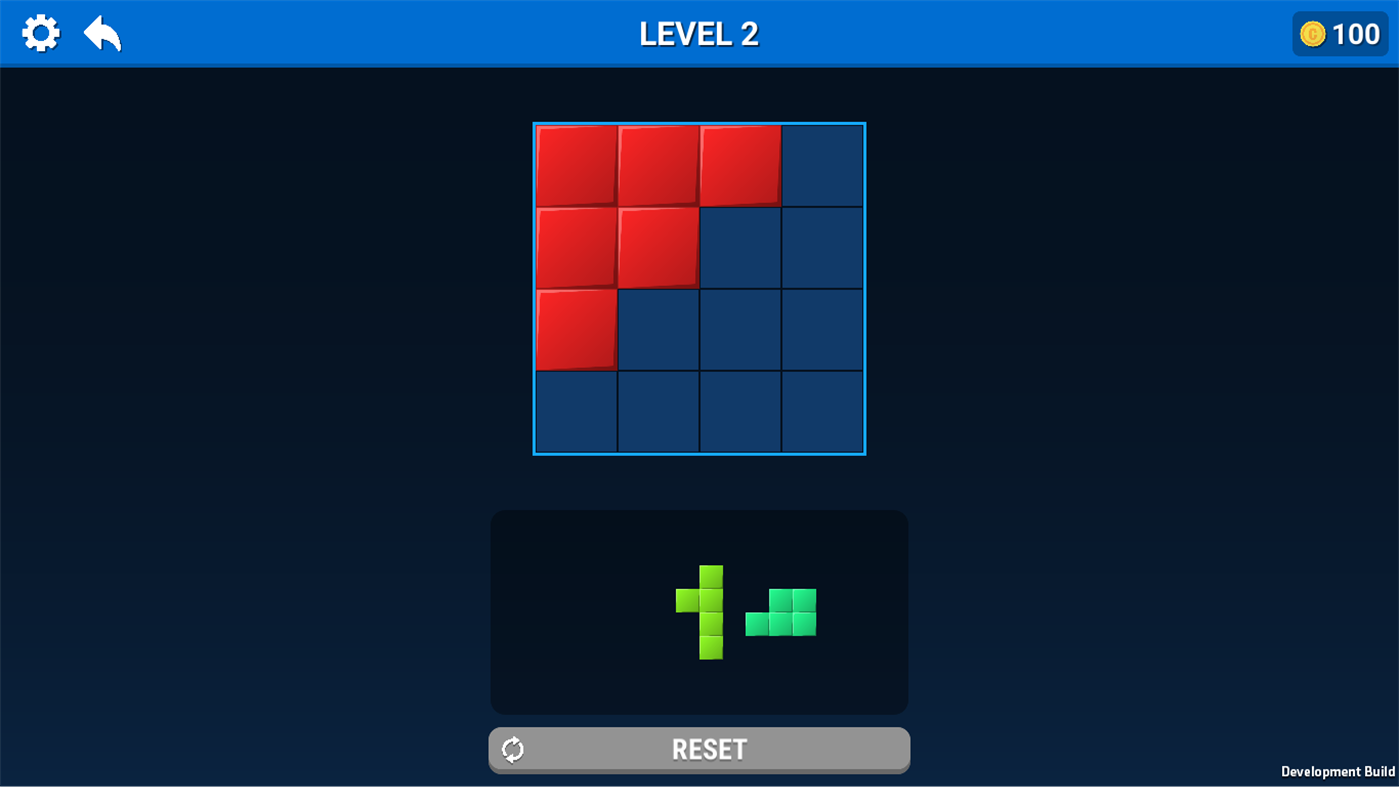Click the top-left red block on the grid
The width and height of the screenshot is (1399, 787).
click(576, 165)
